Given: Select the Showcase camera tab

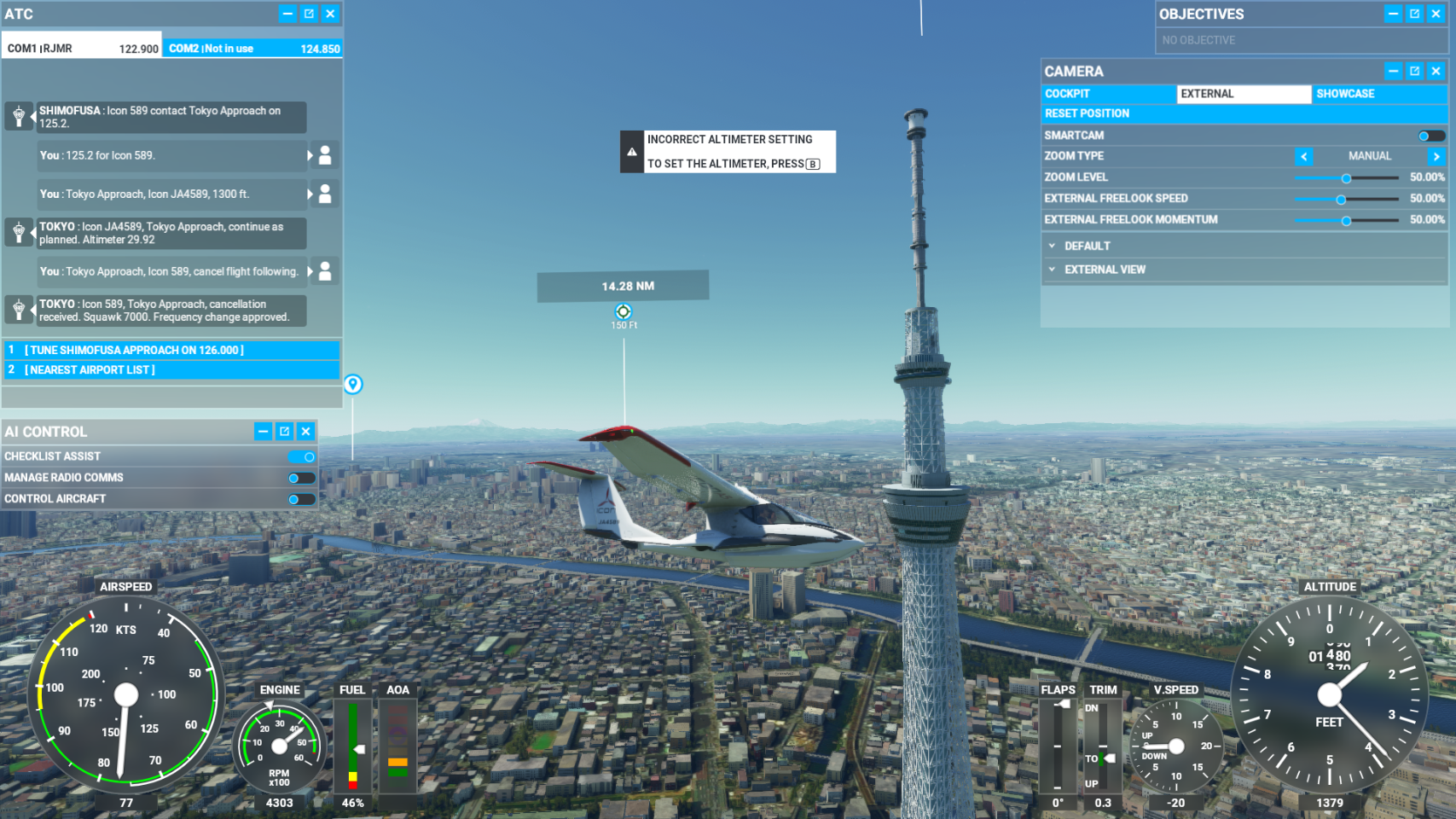Looking at the screenshot, I should click(x=1378, y=94).
